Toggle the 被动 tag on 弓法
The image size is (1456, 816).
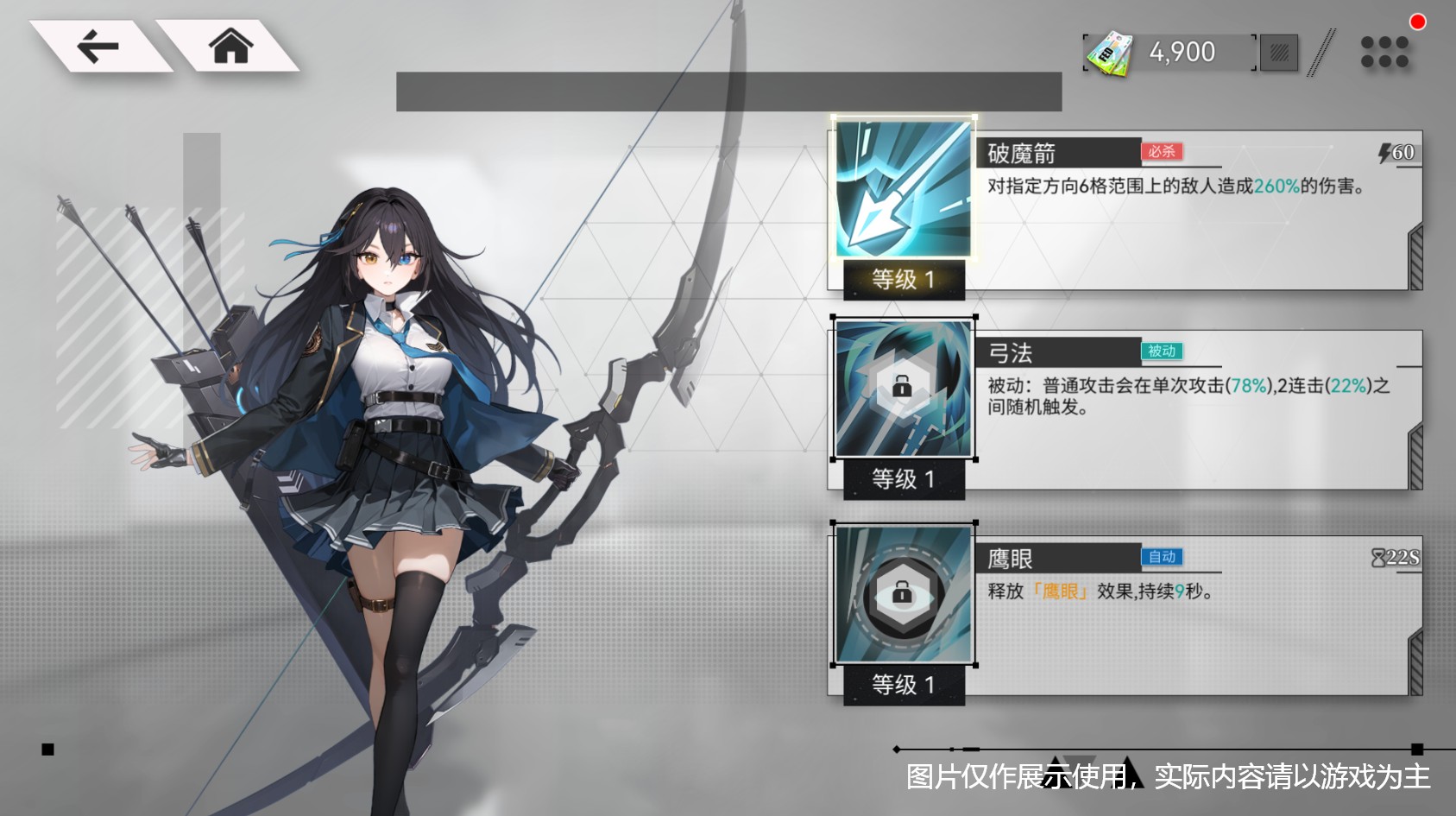(1162, 351)
